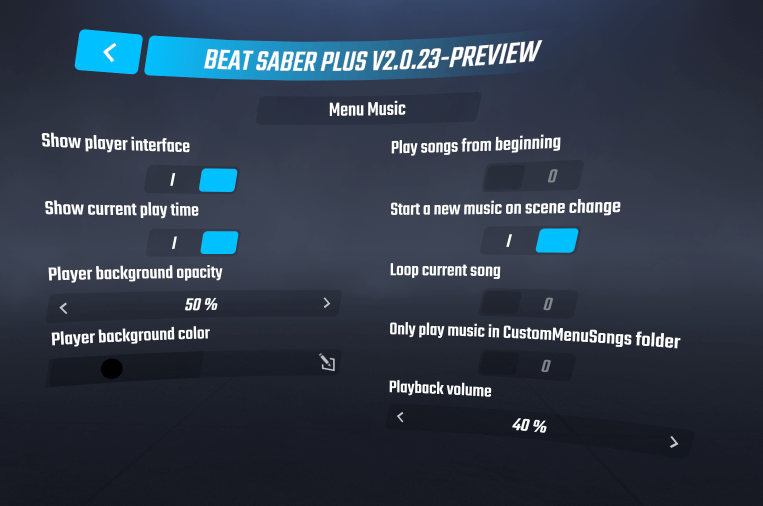
Task: Toggle Start a new music on scene change
Action: (531, 241)
